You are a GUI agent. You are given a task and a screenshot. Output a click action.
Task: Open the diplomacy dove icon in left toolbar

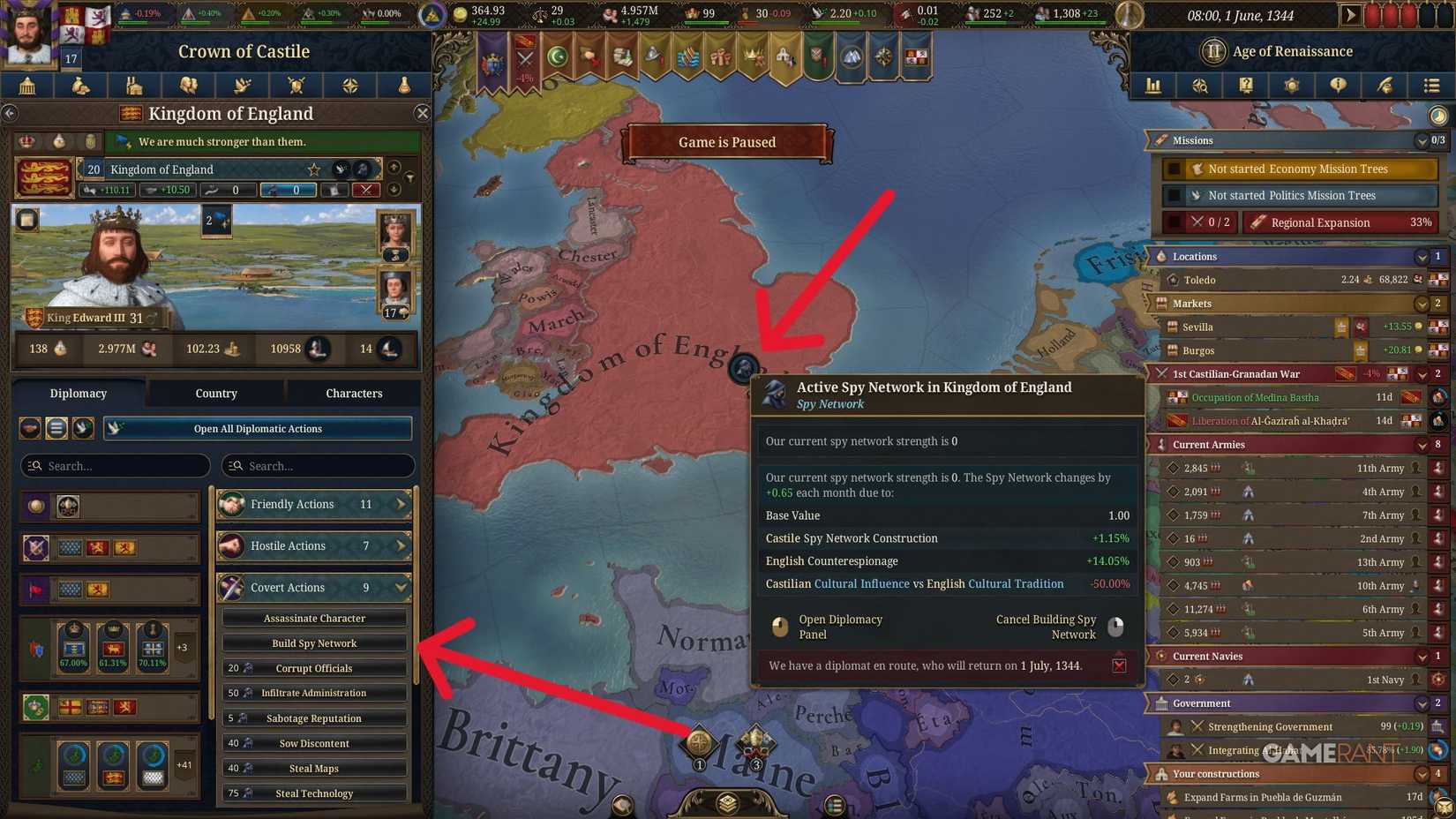click(242, 86)
